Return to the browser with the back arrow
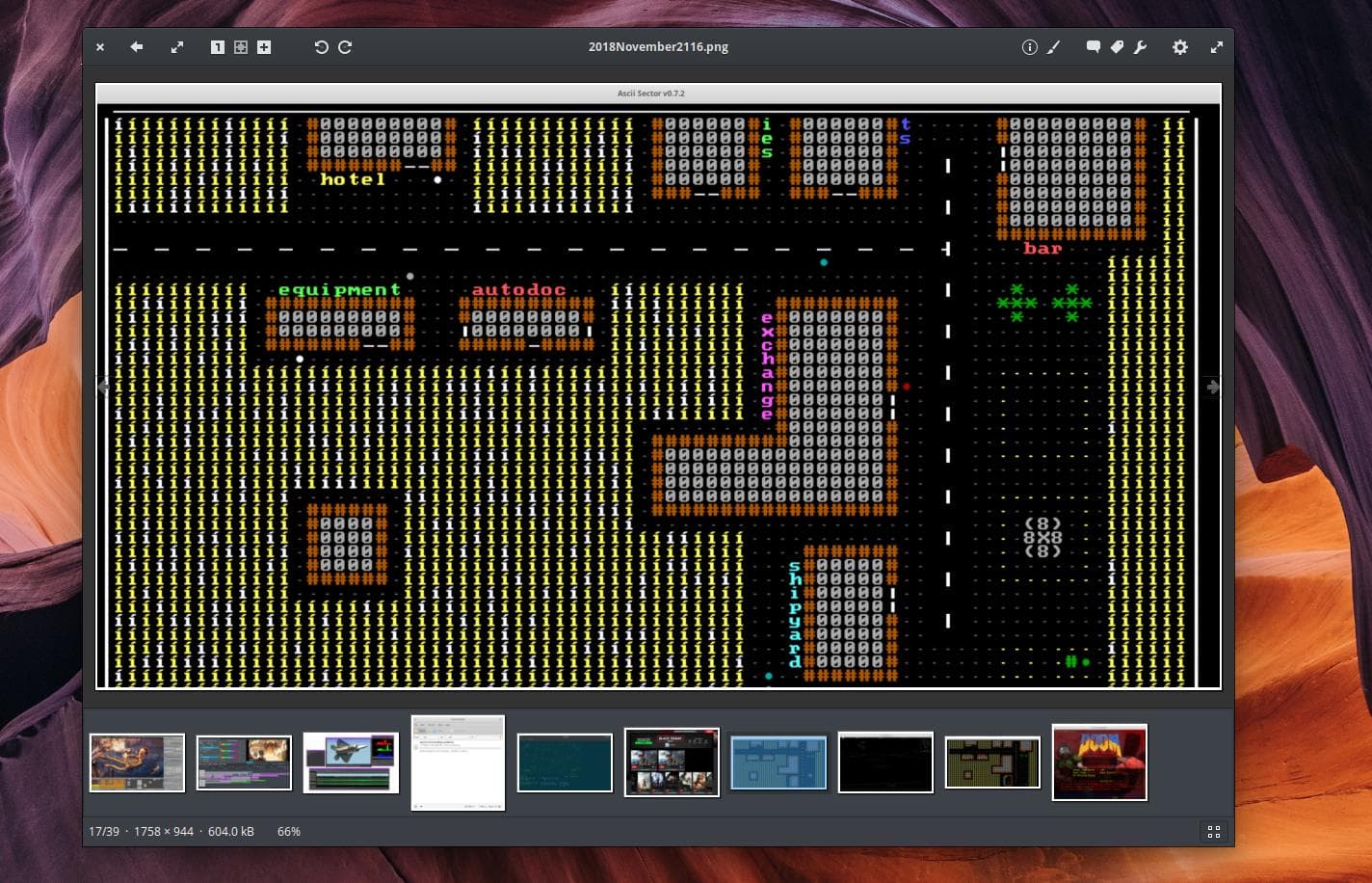Image resolution: width=1372 pixels, height=883 pixels. click(x=135, y=46)
